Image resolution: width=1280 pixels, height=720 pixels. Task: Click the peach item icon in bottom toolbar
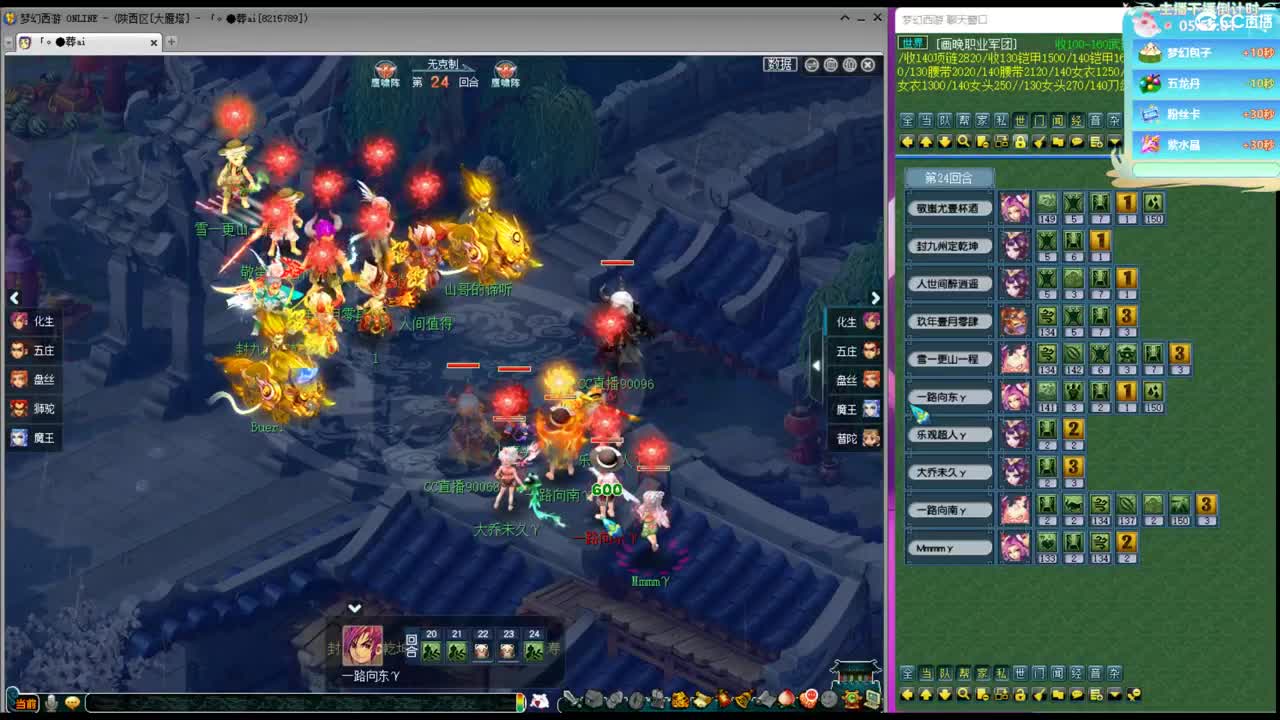[x=786, y=701]
